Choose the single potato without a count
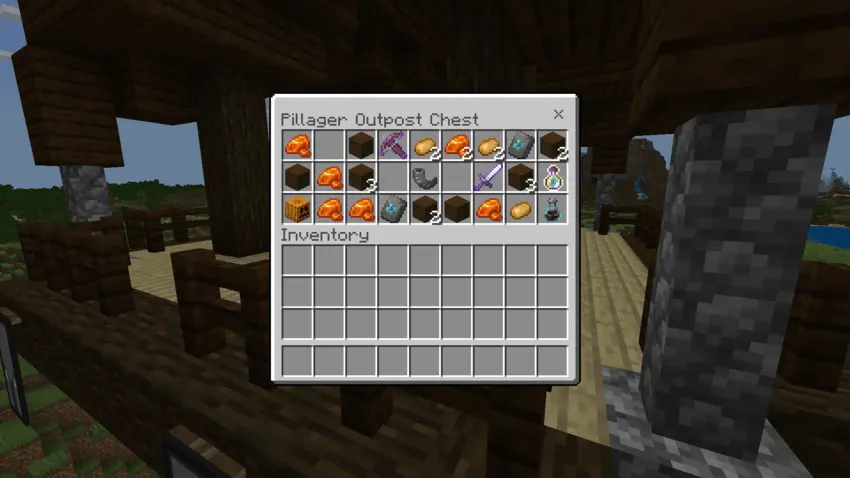This screenshot has width=850, height=478. click(x=520, y=210)
